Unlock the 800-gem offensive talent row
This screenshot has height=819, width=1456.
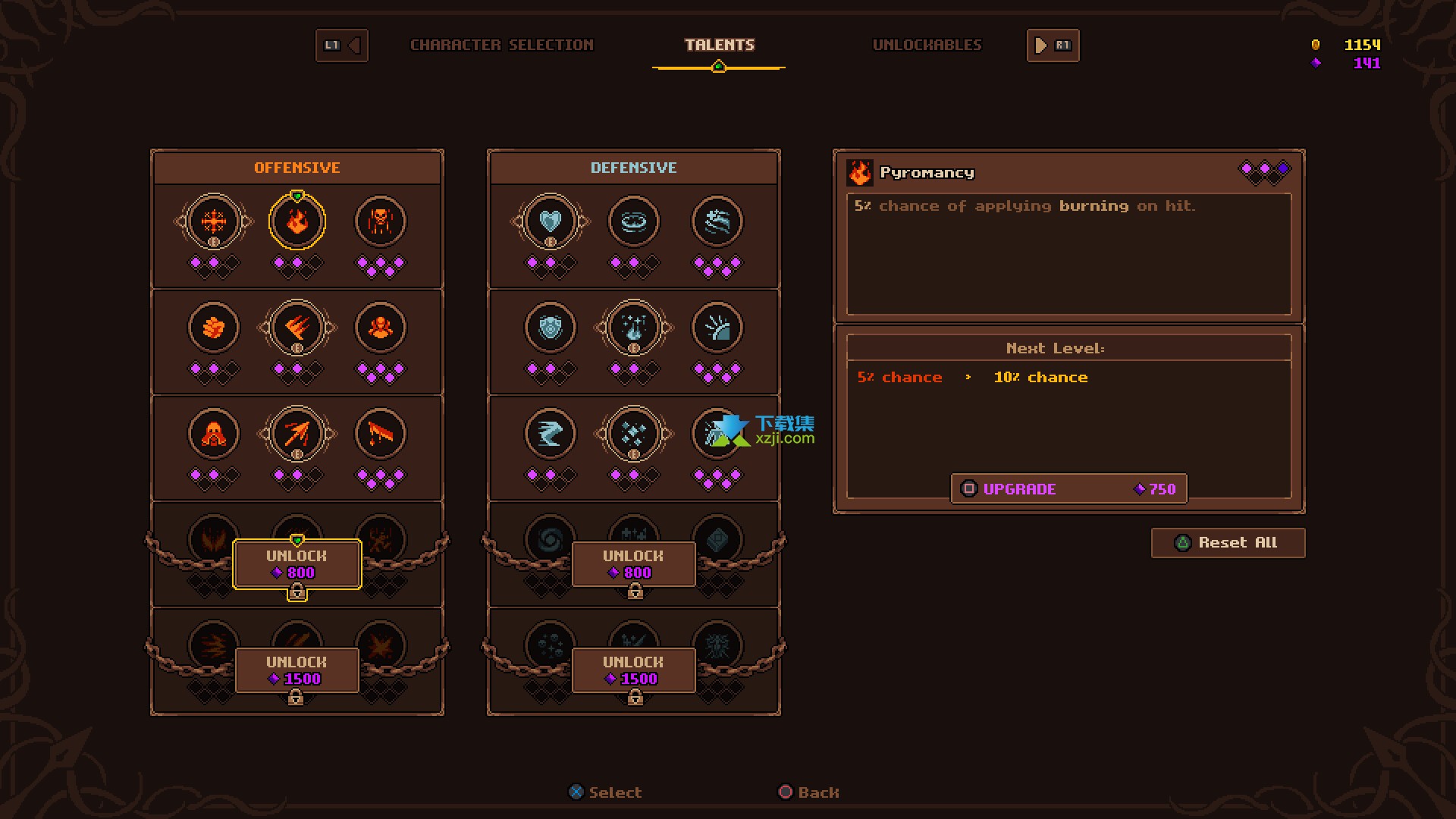click(297, 564)
